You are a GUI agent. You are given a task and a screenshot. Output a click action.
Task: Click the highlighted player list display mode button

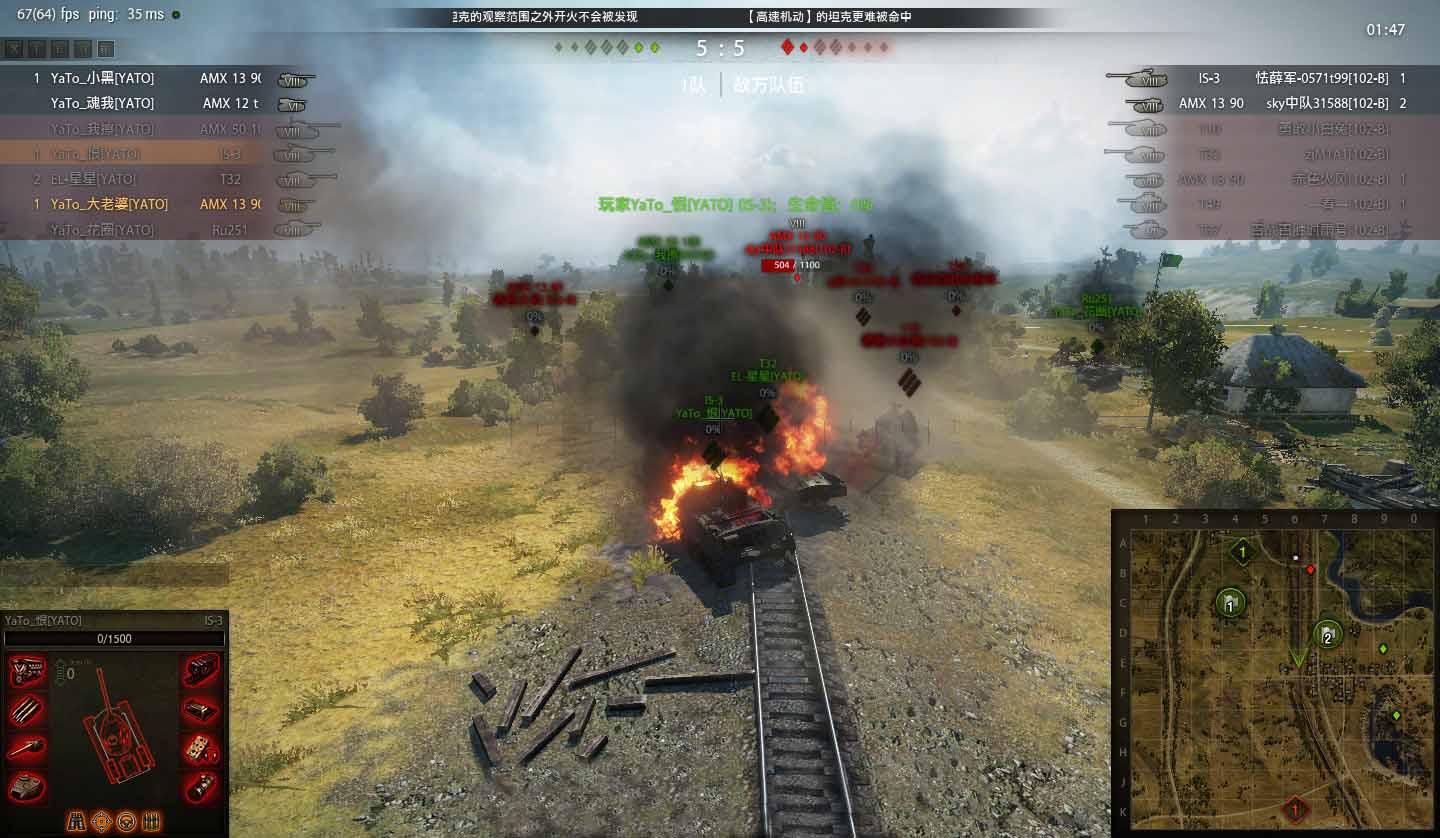(106, 49)
